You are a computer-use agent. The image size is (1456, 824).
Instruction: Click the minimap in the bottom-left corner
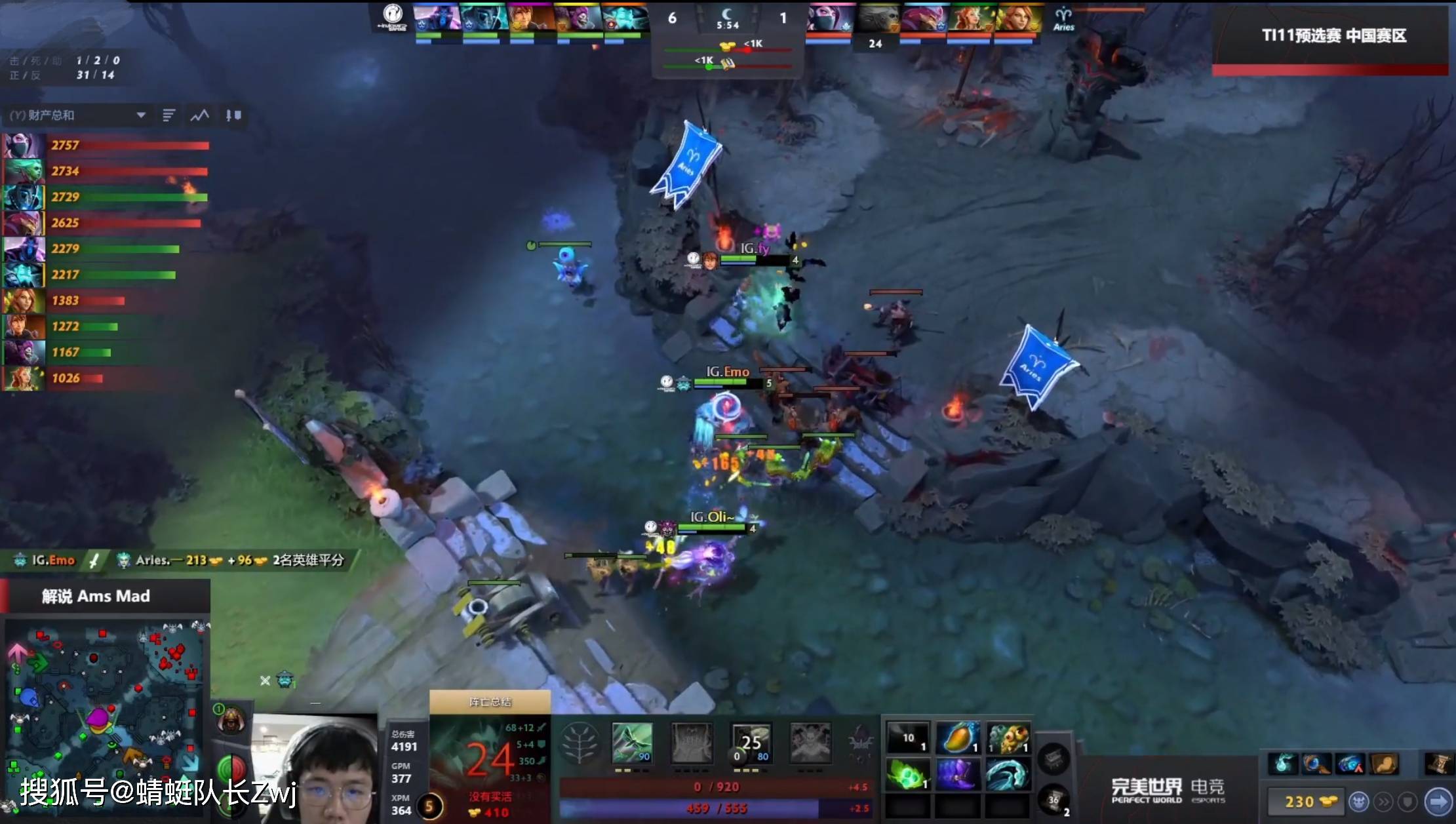point(105,715)
